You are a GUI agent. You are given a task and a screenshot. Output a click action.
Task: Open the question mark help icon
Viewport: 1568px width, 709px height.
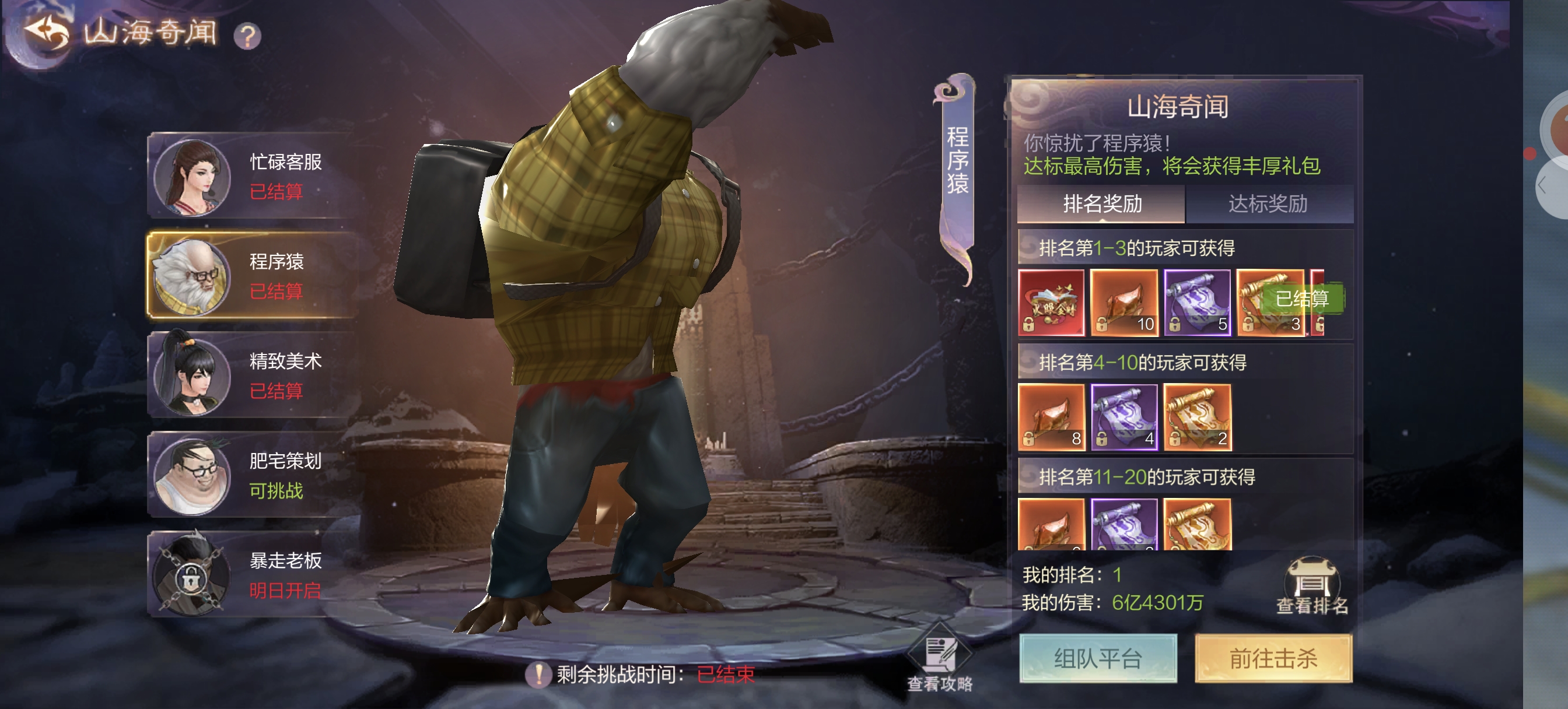point(247,36)
